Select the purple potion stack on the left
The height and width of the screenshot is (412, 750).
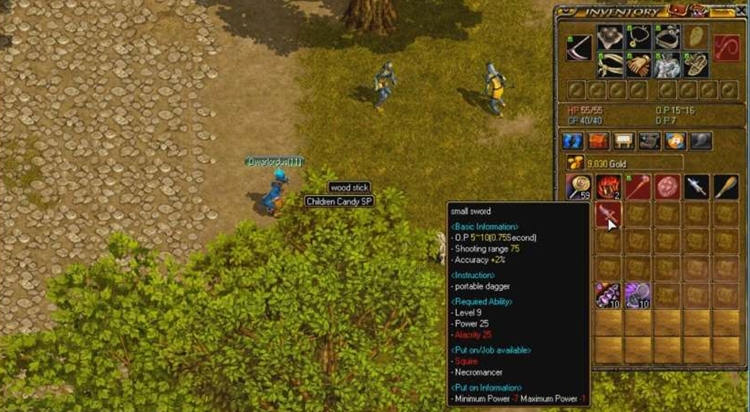608,295
